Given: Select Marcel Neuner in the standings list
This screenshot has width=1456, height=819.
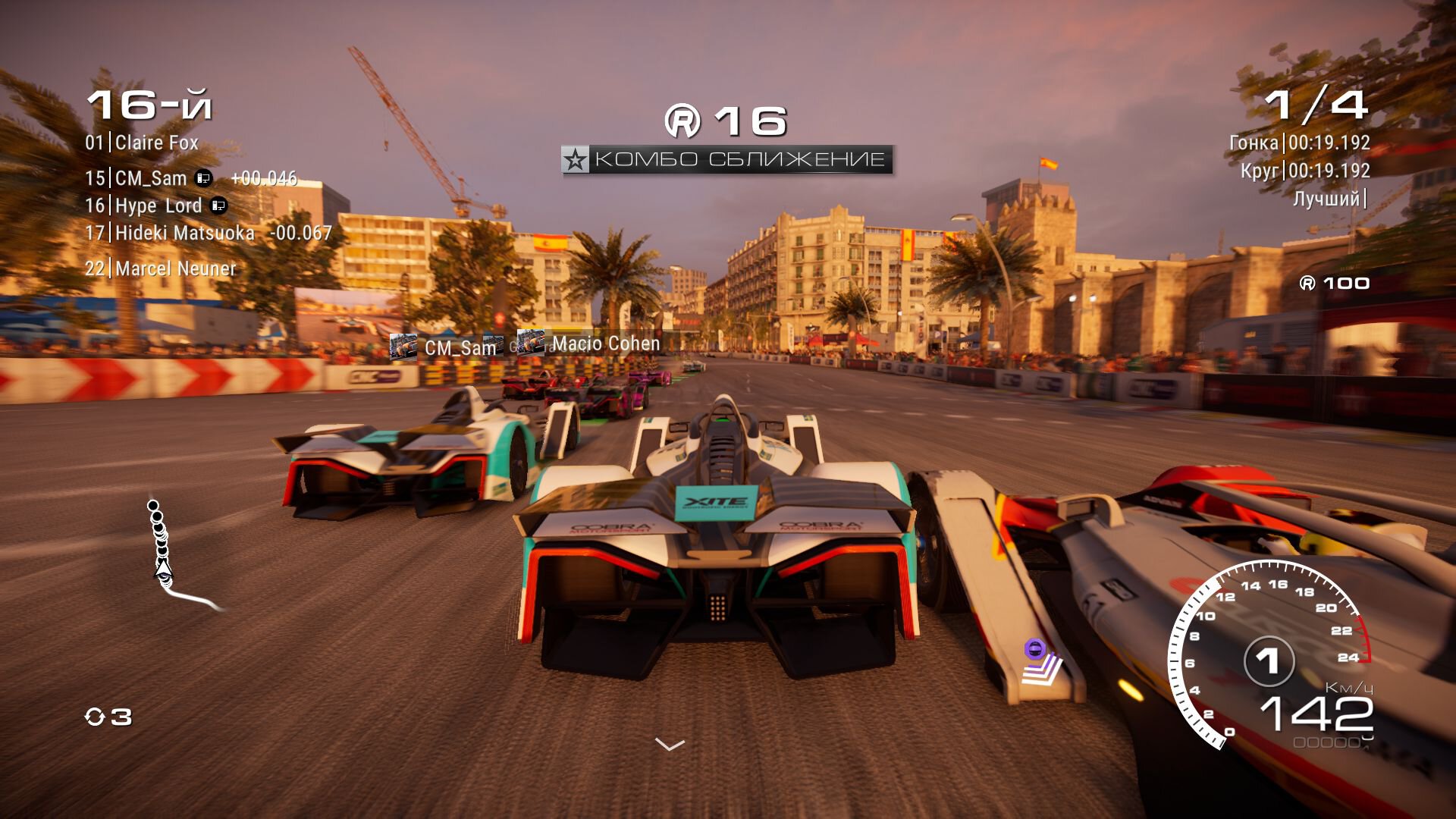Looking at the screenshot, I should pyautogui.click(x=160, y=268).
